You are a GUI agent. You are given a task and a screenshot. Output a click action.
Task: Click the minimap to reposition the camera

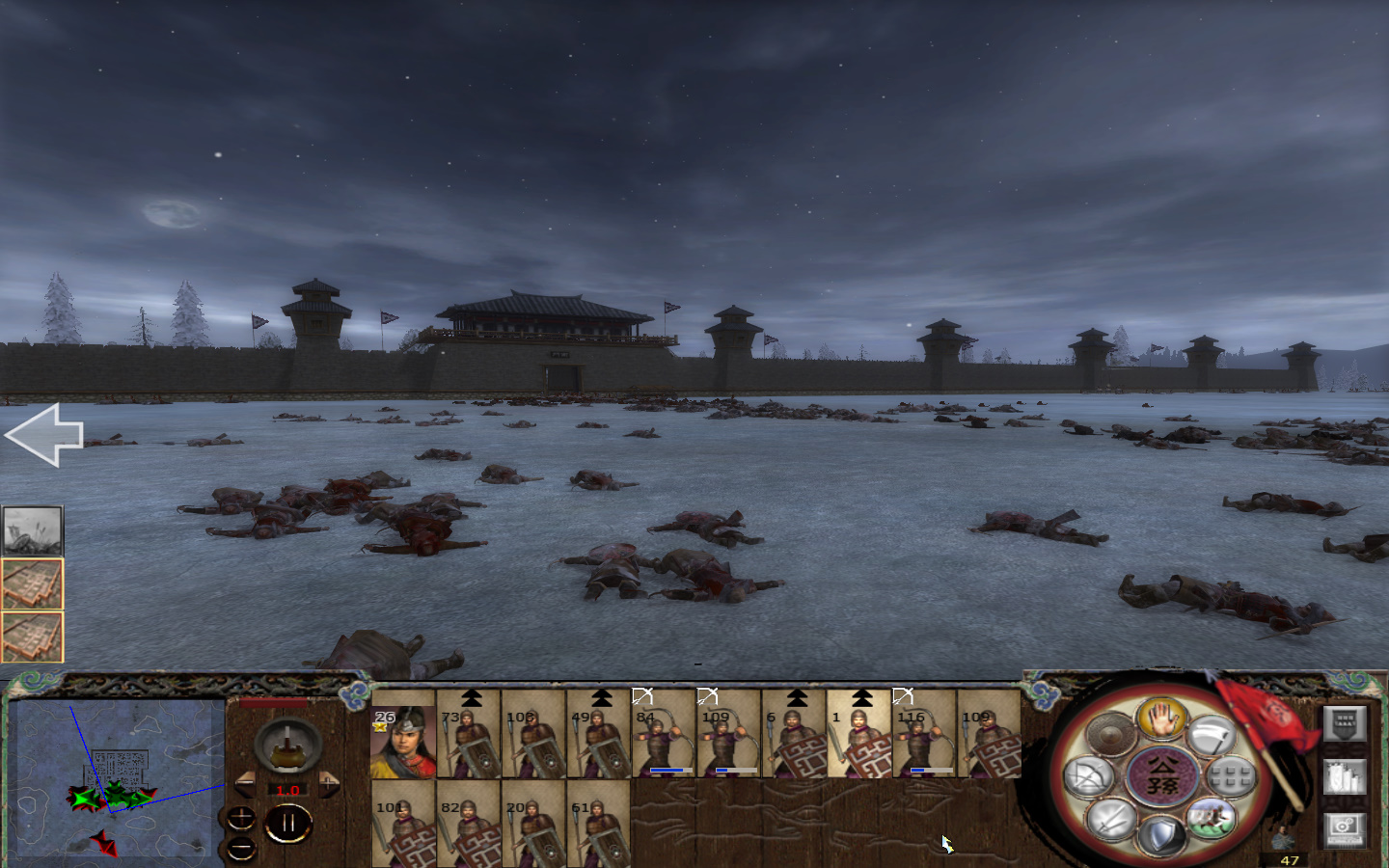tap(116, 781)
